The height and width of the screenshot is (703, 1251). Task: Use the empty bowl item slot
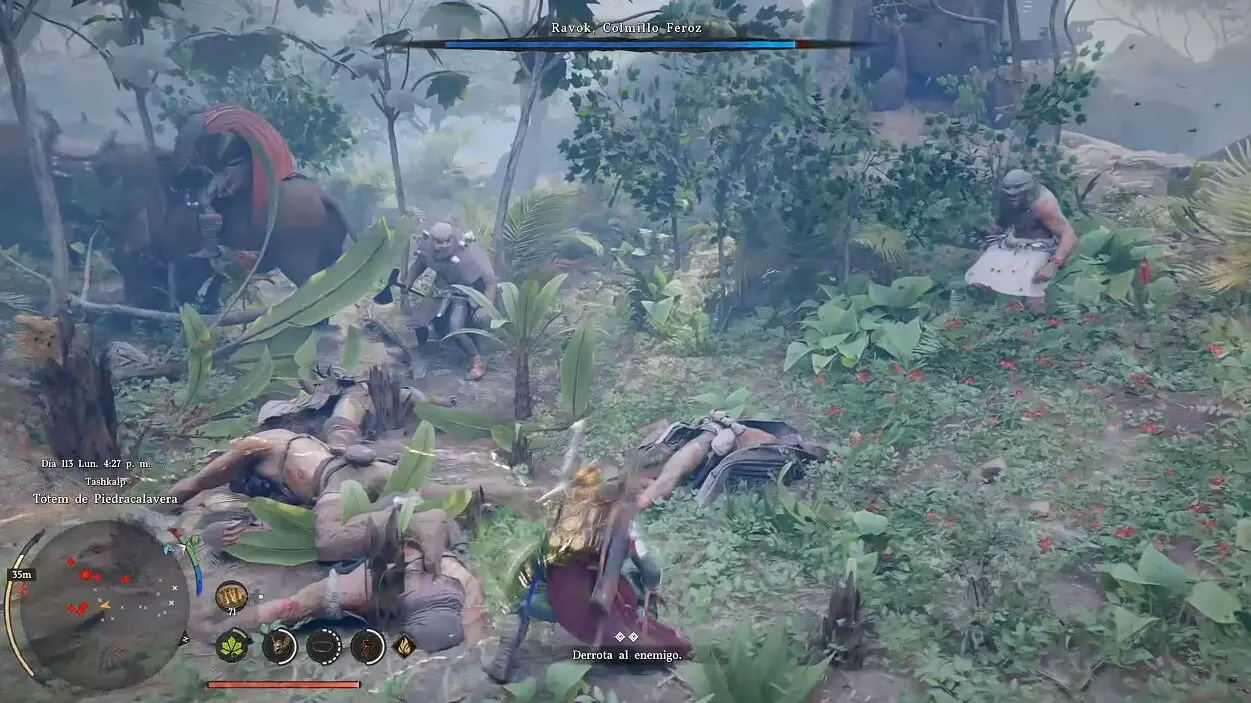coord(323,646)
